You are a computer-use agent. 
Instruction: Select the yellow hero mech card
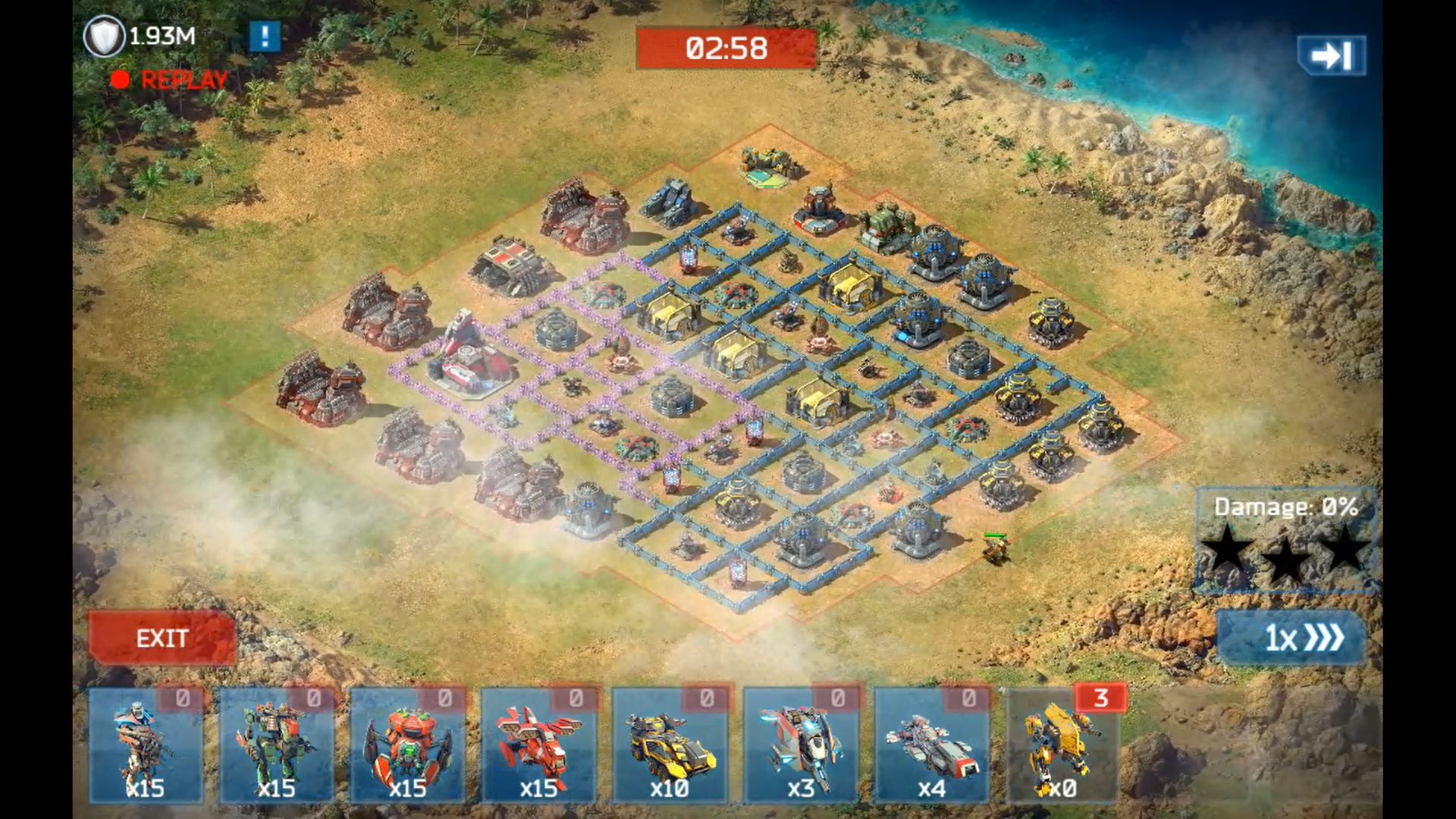(x=1063, y=745)
